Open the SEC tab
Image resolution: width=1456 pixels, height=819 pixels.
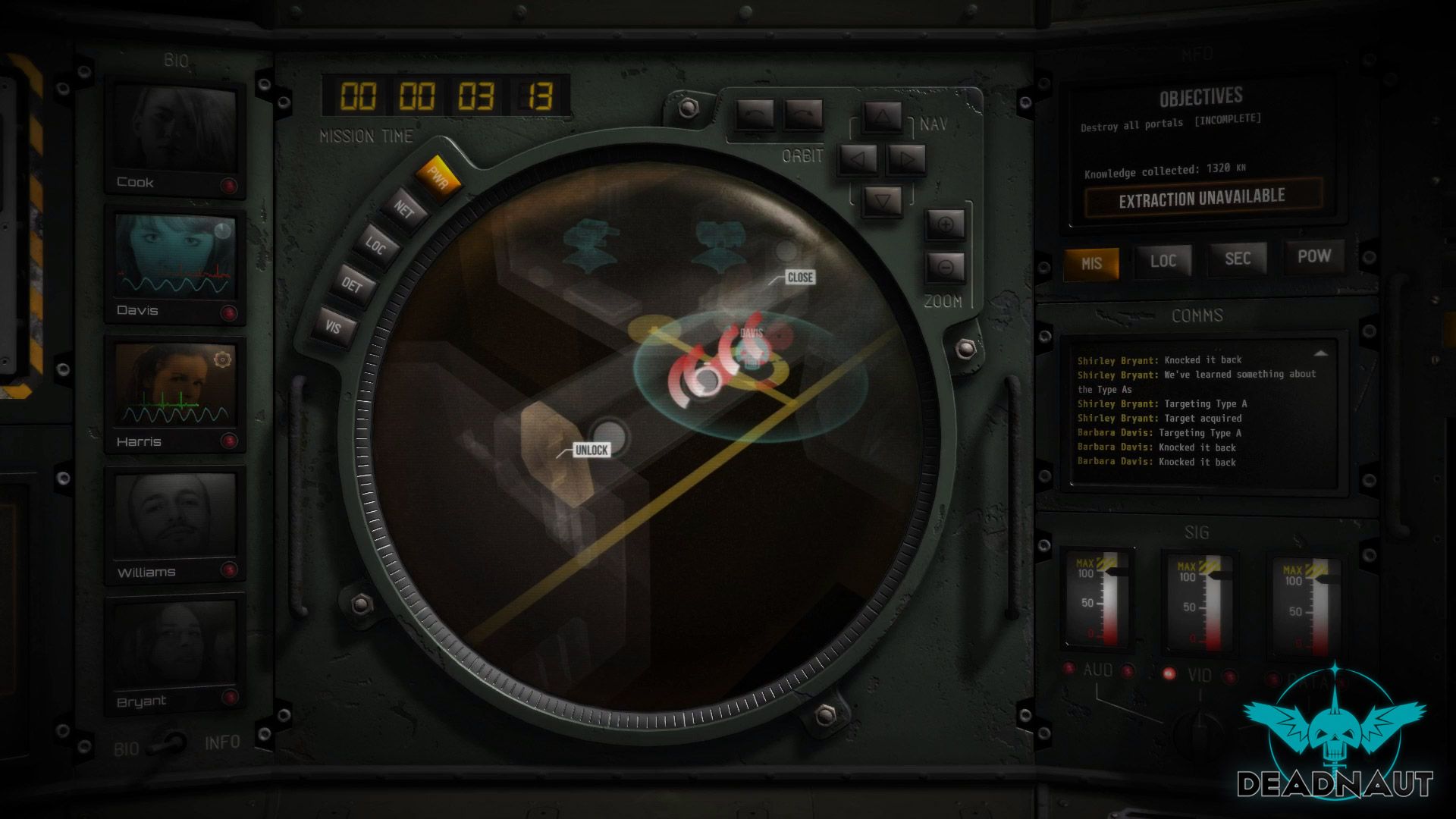coord(1237,259)
